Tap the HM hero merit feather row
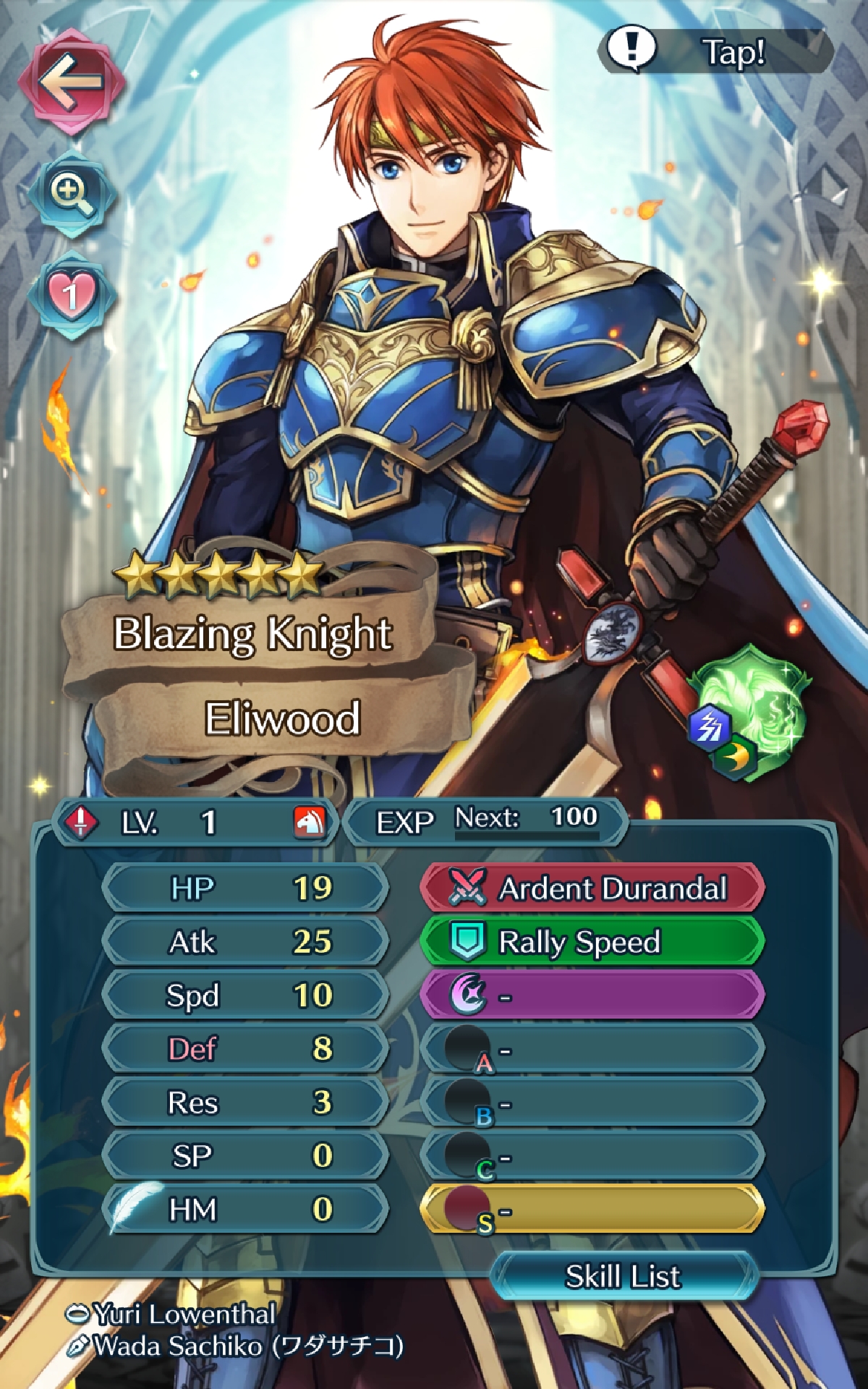This screenshot has height=1389, width=868. click(x=244, y=1210)
